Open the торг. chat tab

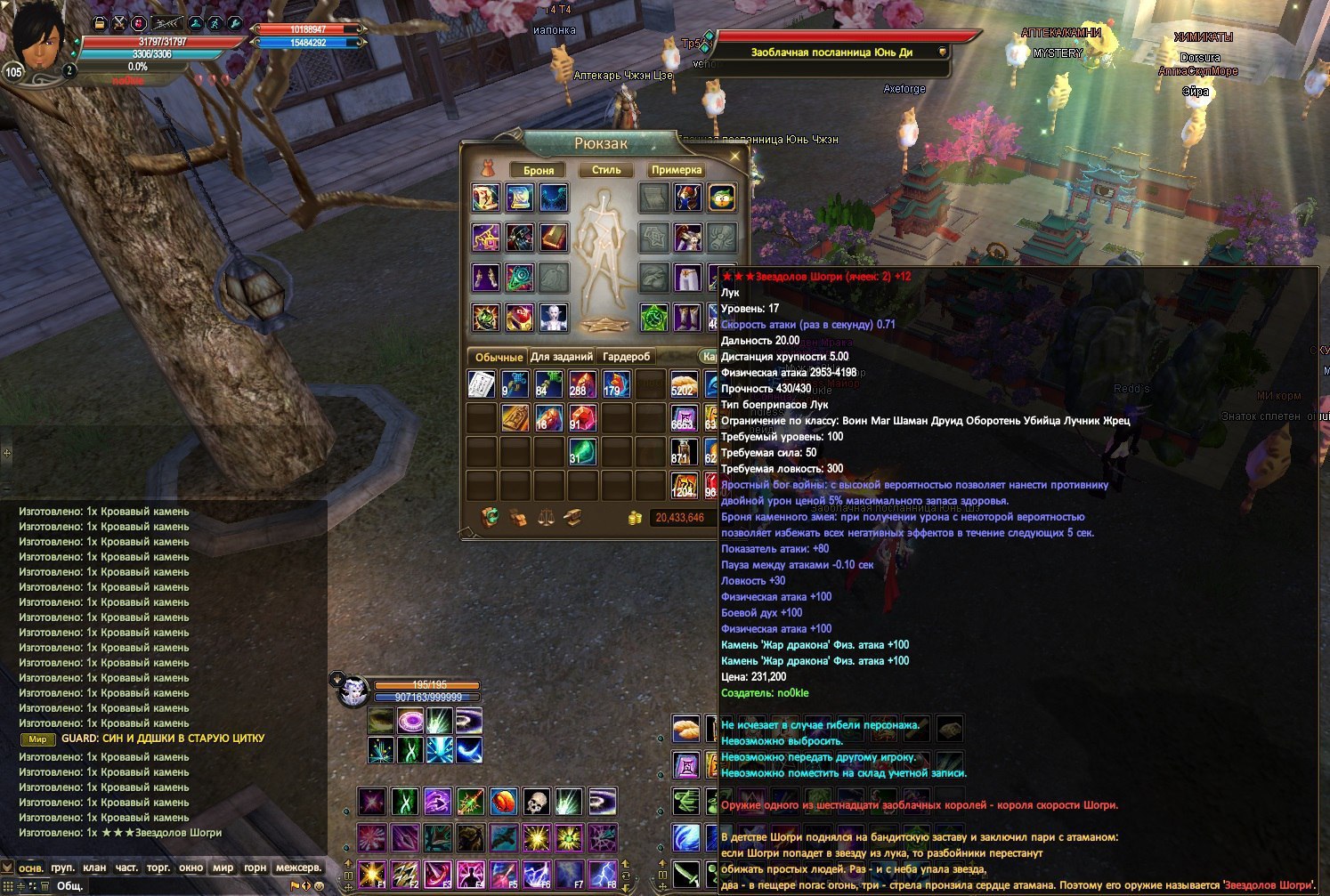tap(158, 868)
